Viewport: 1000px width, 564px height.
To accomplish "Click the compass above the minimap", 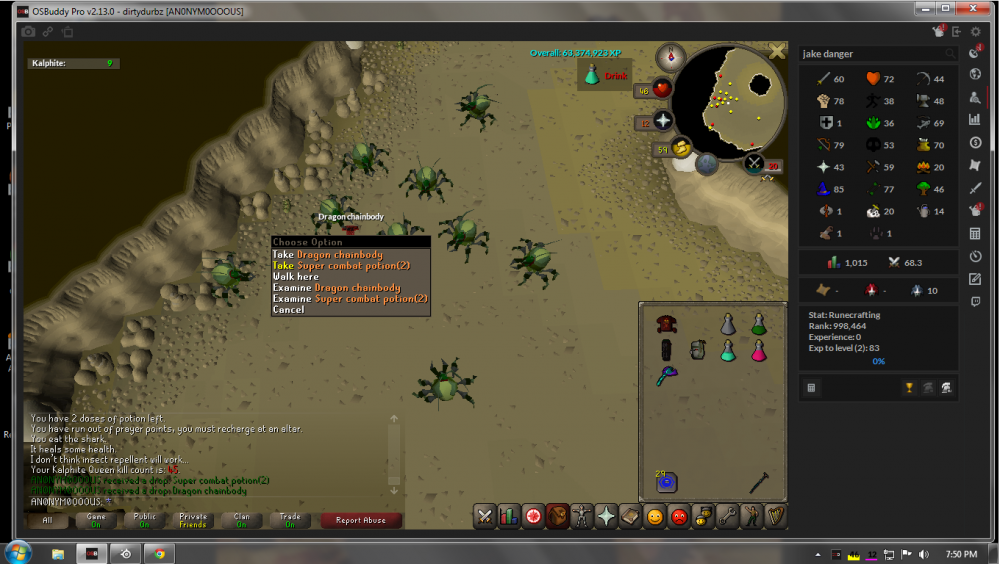I will point(670,56).
